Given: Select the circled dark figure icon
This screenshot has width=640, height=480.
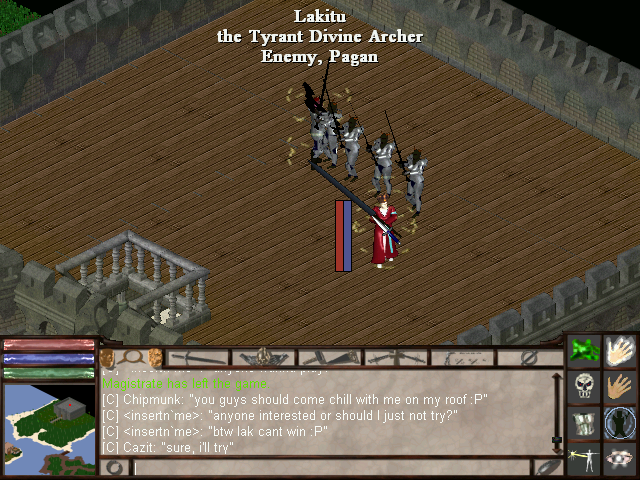Looking at the screenshot, I should 622,423.
